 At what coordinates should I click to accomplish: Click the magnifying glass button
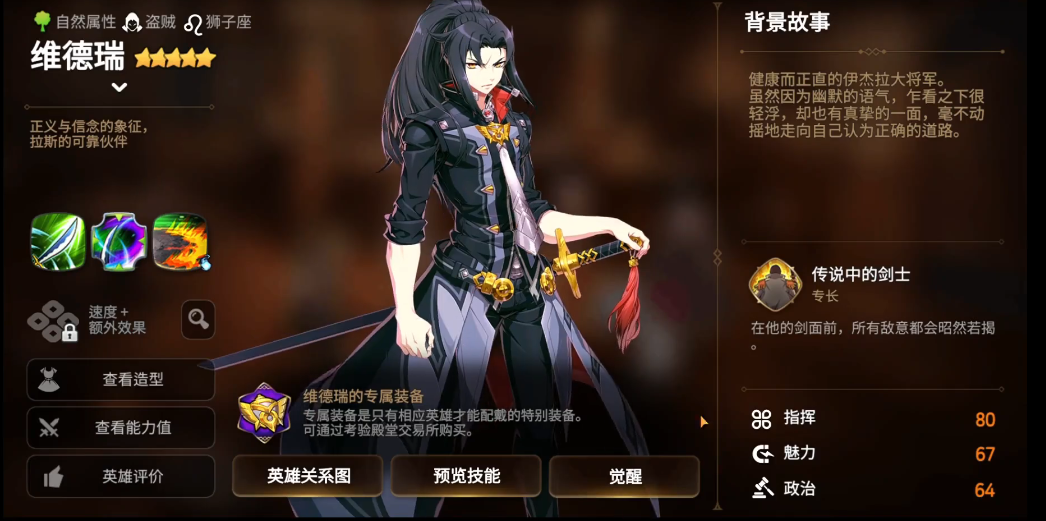[198, 319]
